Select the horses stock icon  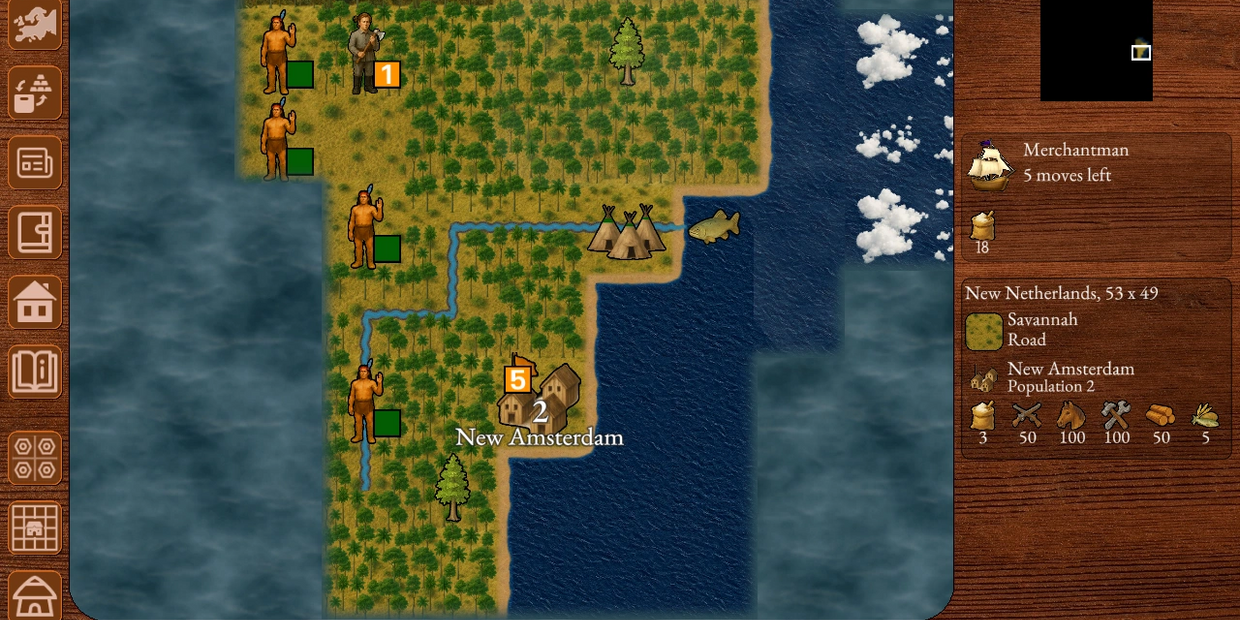[x=1071, y=415]
